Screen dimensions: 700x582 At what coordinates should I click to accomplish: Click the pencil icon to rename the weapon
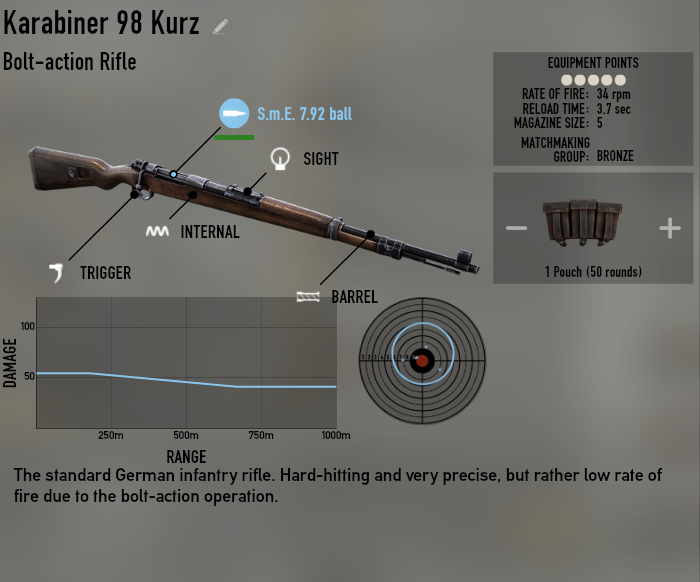[x=221, y=26]
